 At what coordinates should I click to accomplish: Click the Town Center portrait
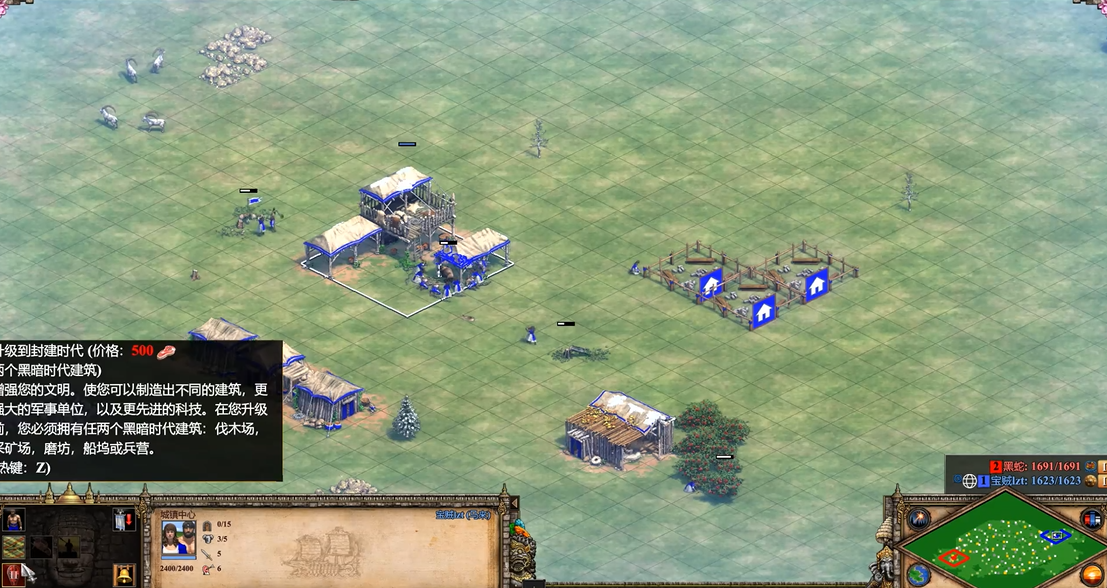[x=179, y=539]
